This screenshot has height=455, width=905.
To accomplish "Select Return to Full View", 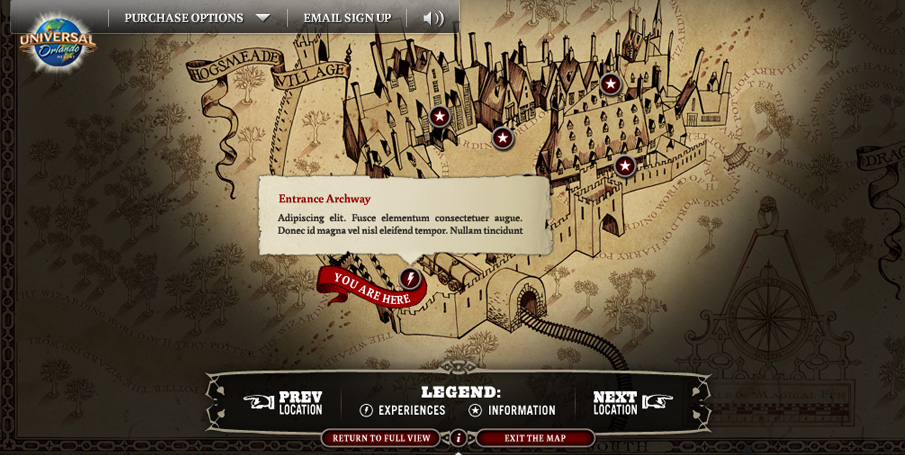I will (381, 438).
